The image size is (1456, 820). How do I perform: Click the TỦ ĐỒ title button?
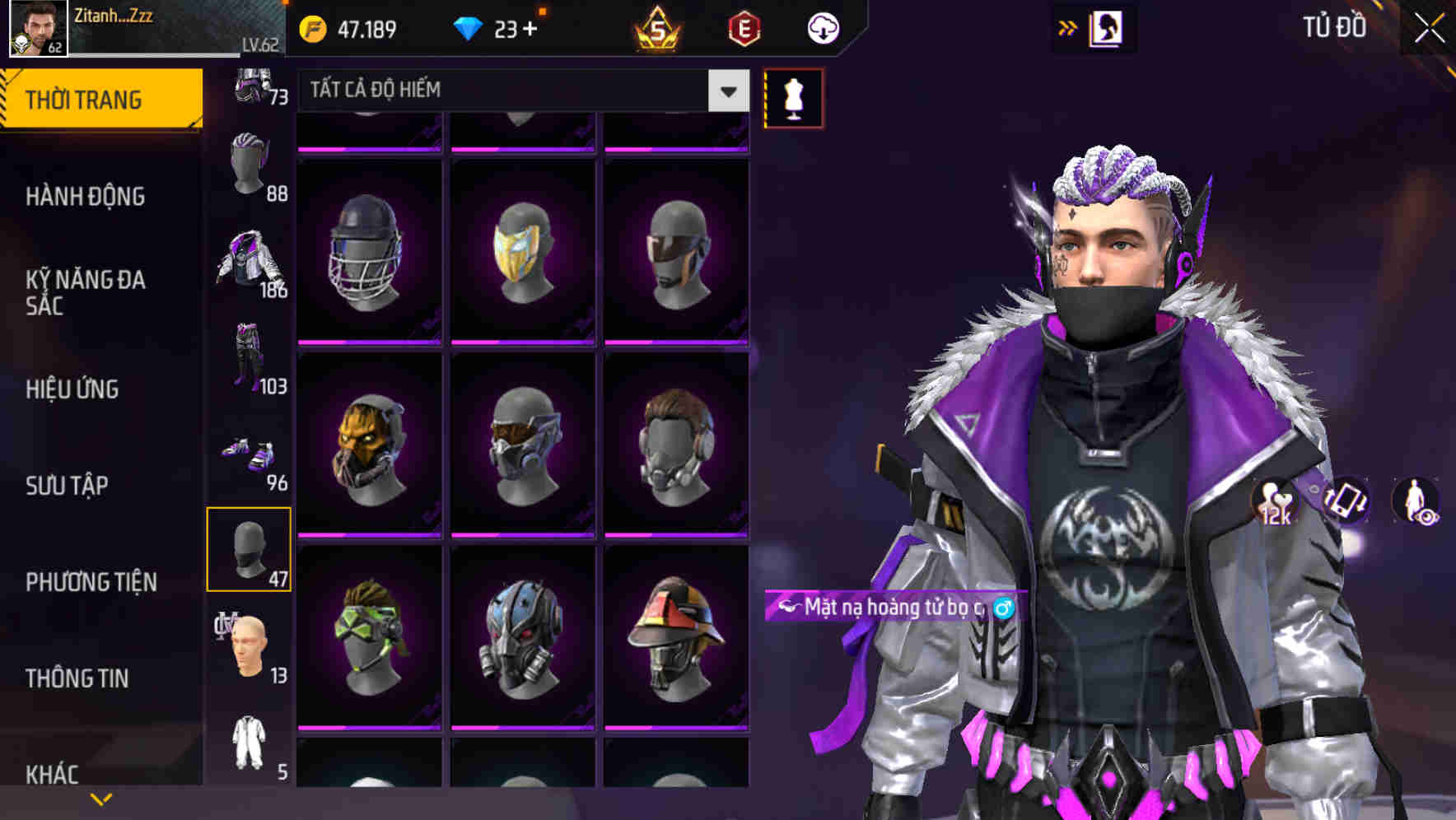1332,27
